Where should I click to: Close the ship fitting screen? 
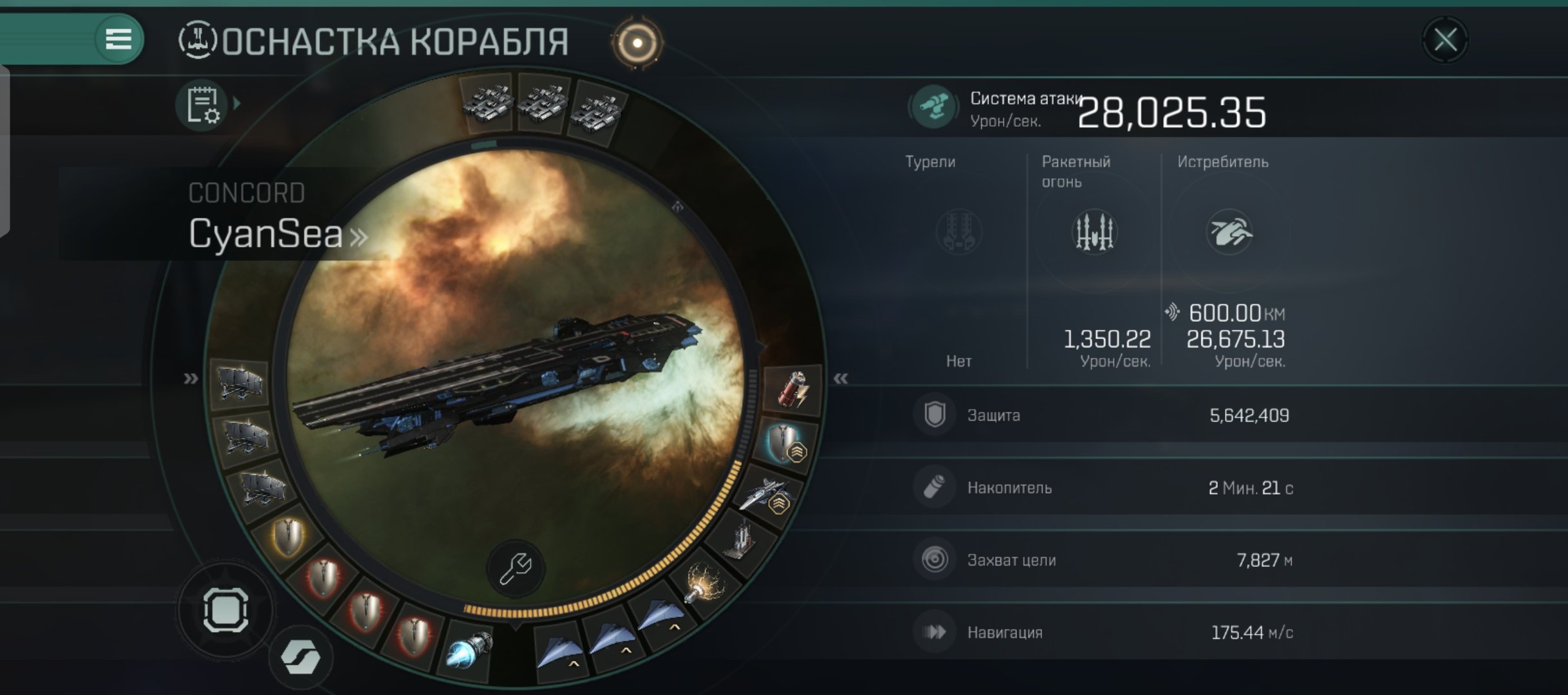click(1445, 41)
